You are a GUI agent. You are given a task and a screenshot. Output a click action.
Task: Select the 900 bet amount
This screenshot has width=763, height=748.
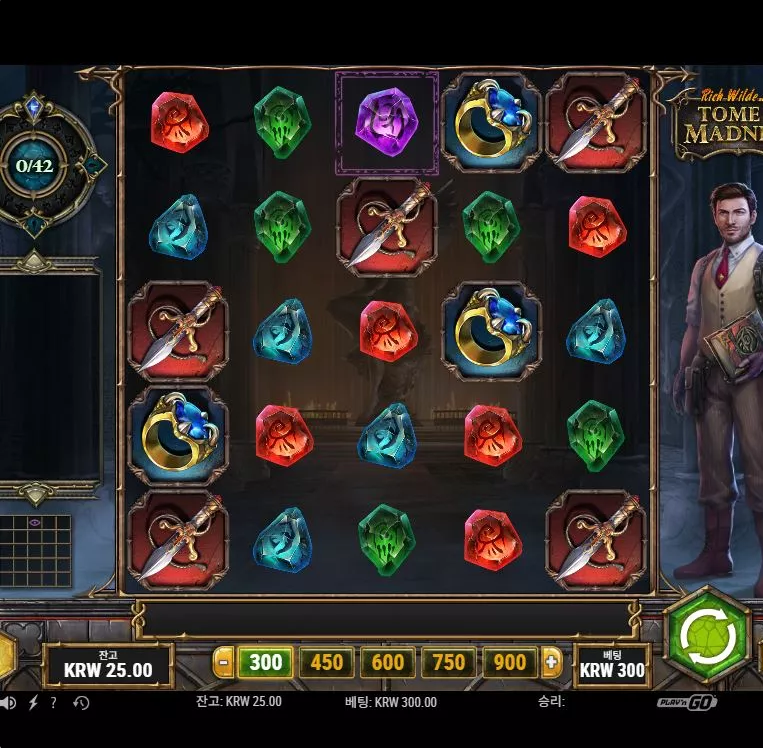pos(510,662)
